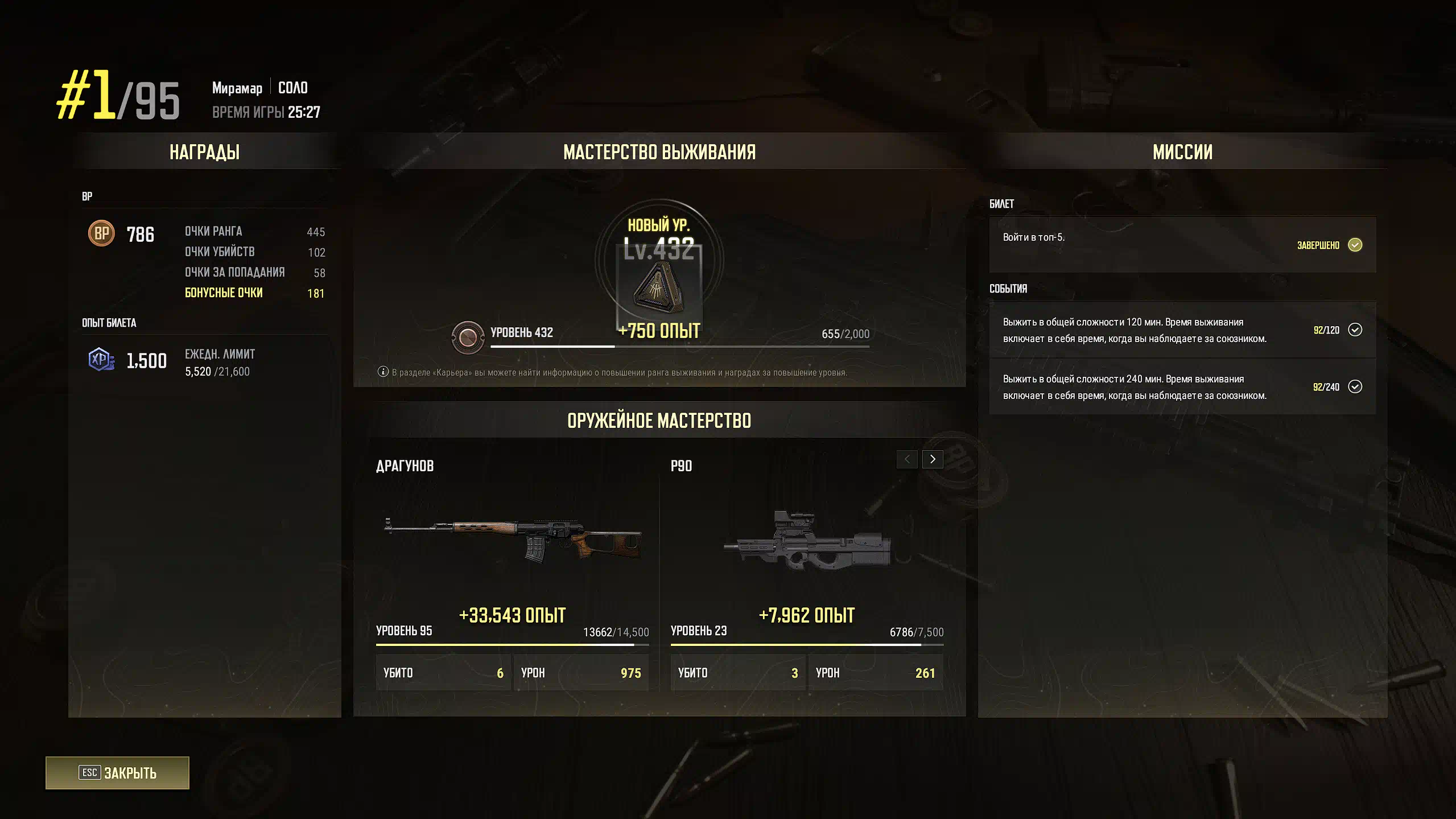This screenshot has width=1456, height=819.
Task: Click the BP coin reward icon
Action: (101, 233)
